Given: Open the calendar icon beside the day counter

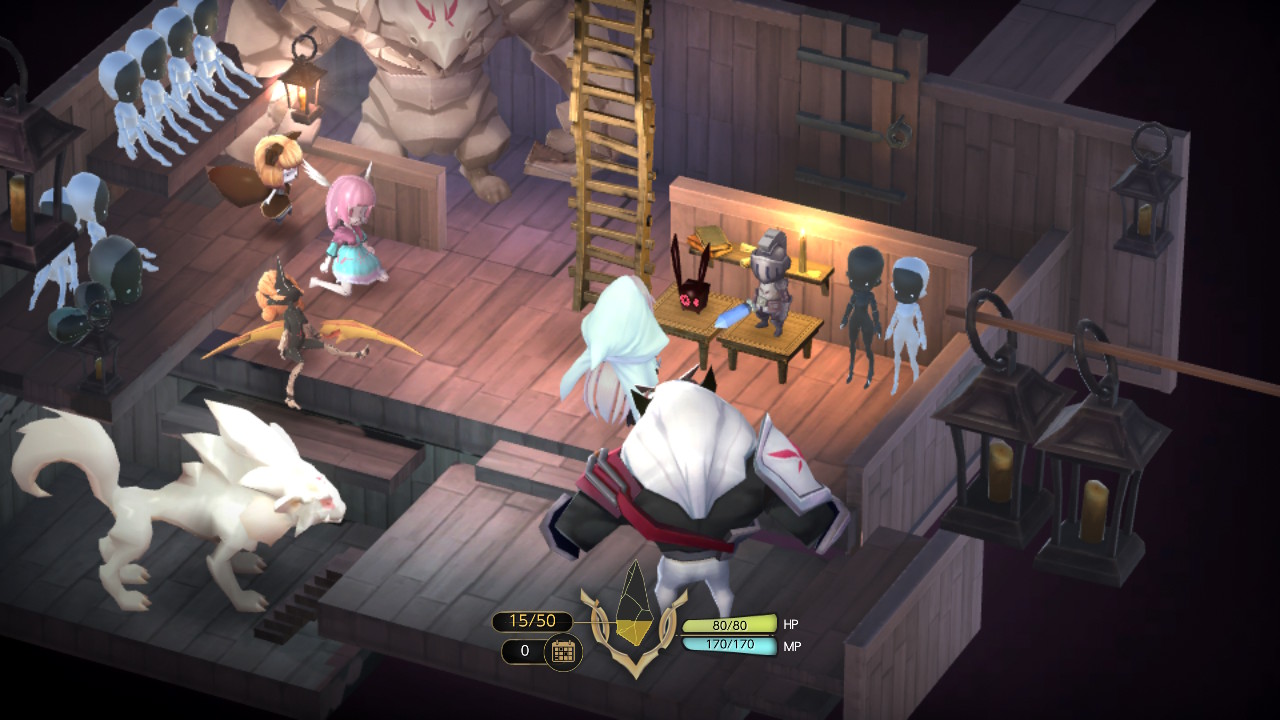Looking at the screenshot, I should pos(563,652).
